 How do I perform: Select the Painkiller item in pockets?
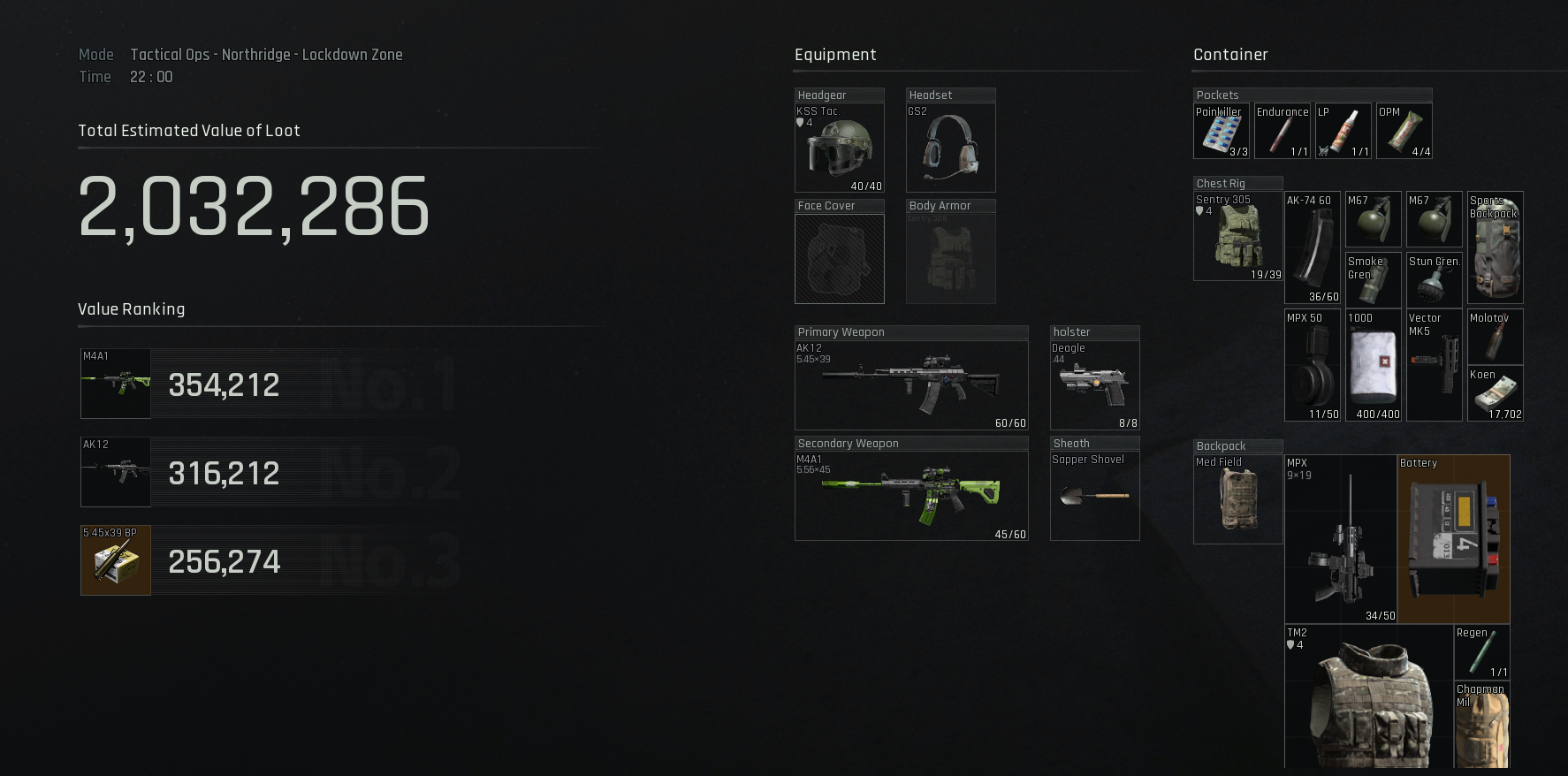1221,132
